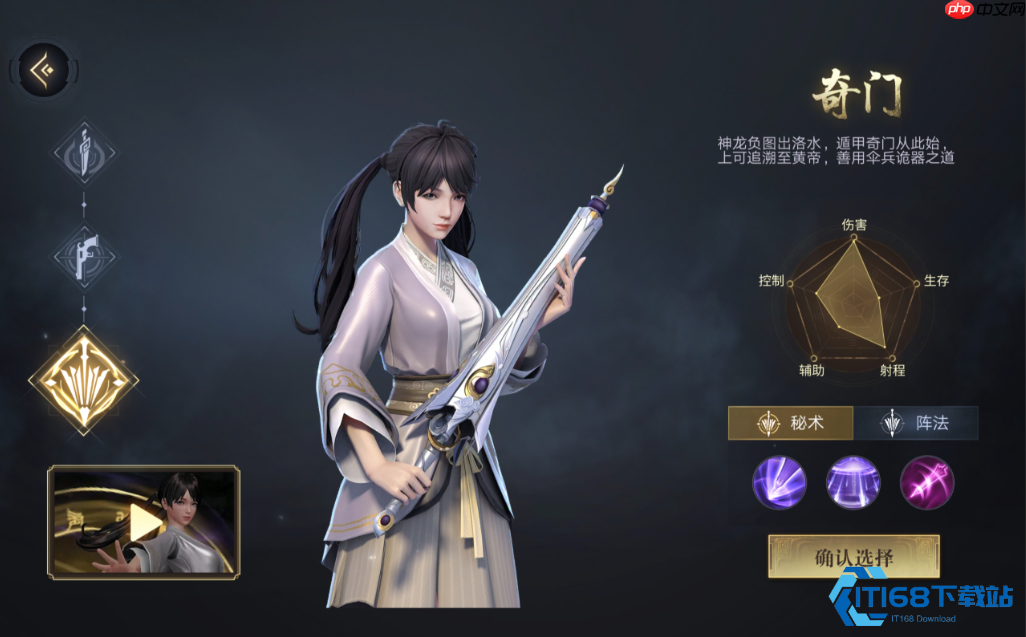Select the dagger class emblem

(84, 154)
